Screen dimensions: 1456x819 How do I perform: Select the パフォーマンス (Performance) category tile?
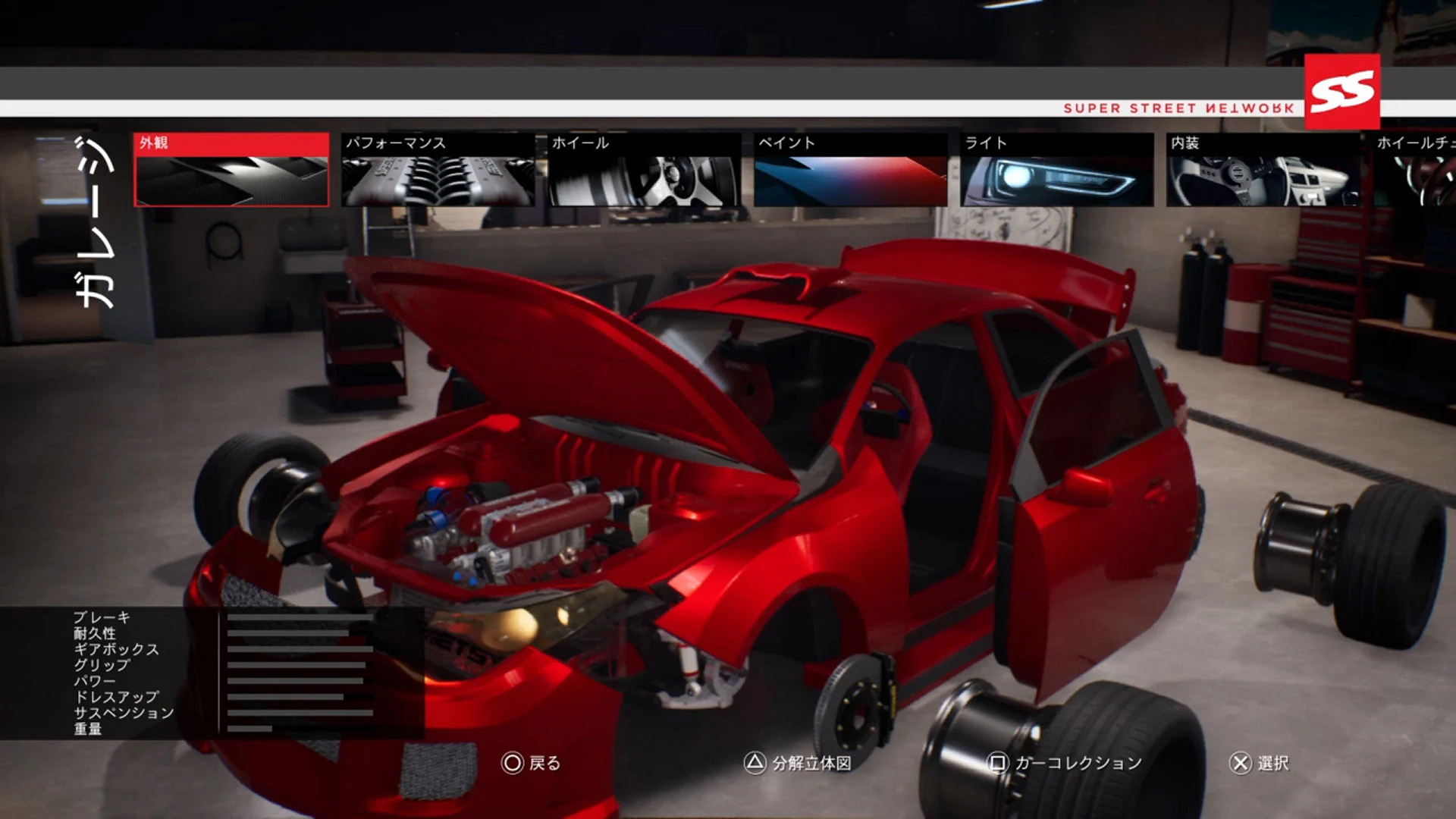pos(438,170)
